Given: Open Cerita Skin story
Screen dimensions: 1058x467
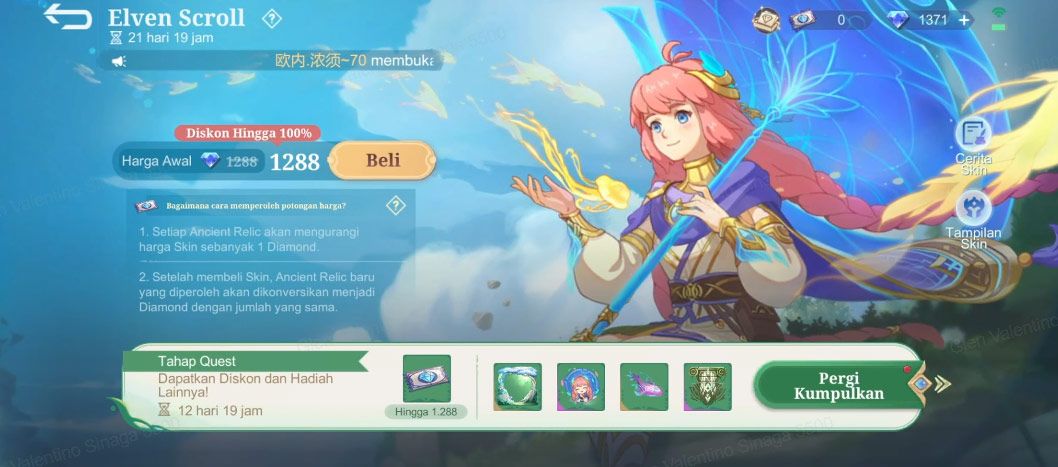Looking at the screenshot, I should point(972,143).
